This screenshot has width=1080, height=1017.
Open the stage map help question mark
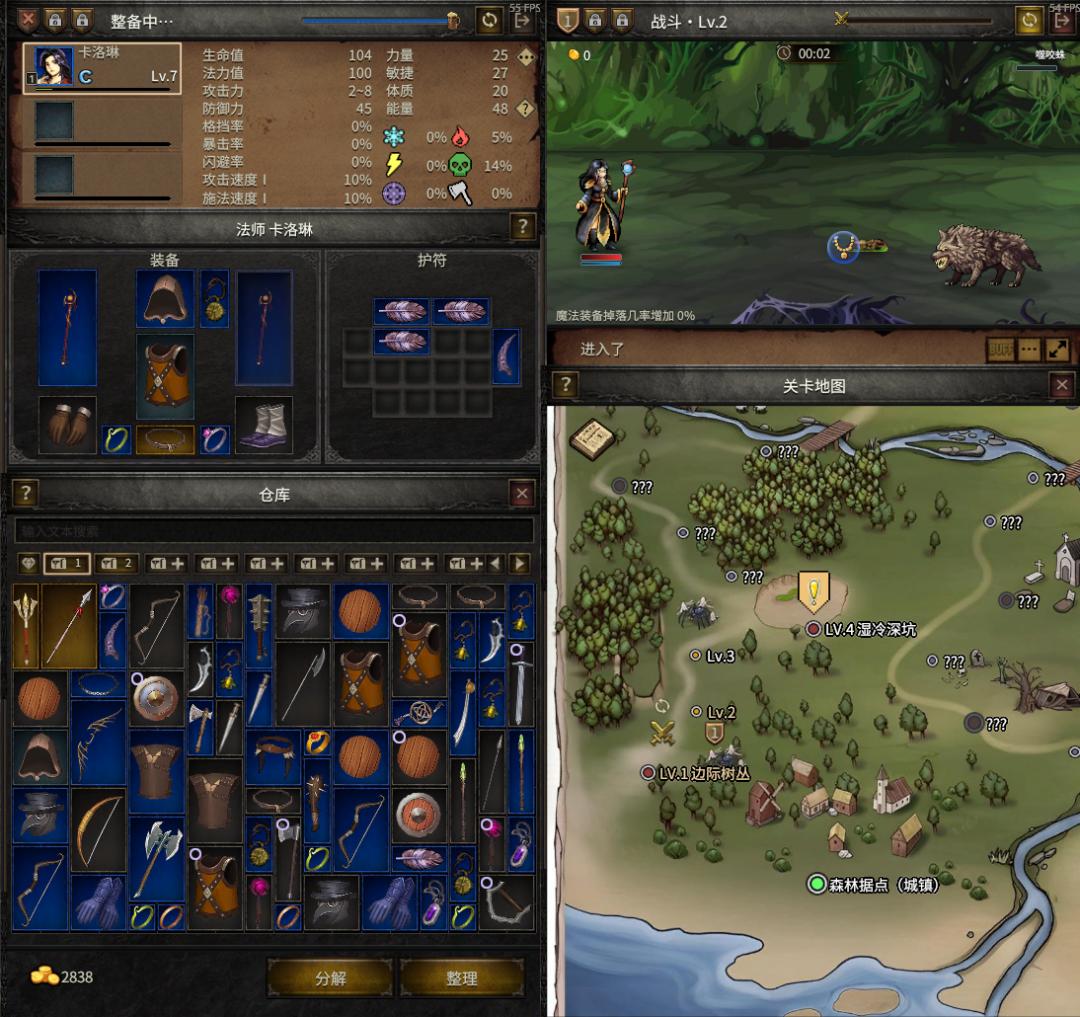(x=565, y=385)
